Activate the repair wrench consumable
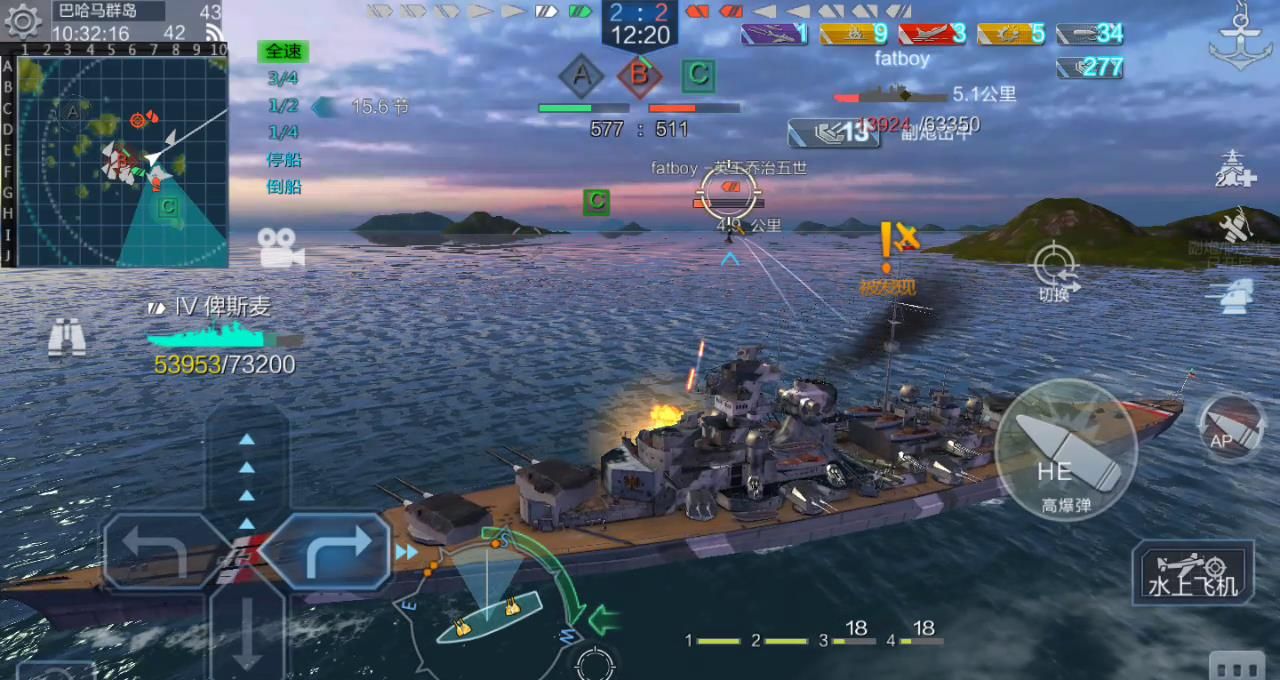 [1236, 226]
